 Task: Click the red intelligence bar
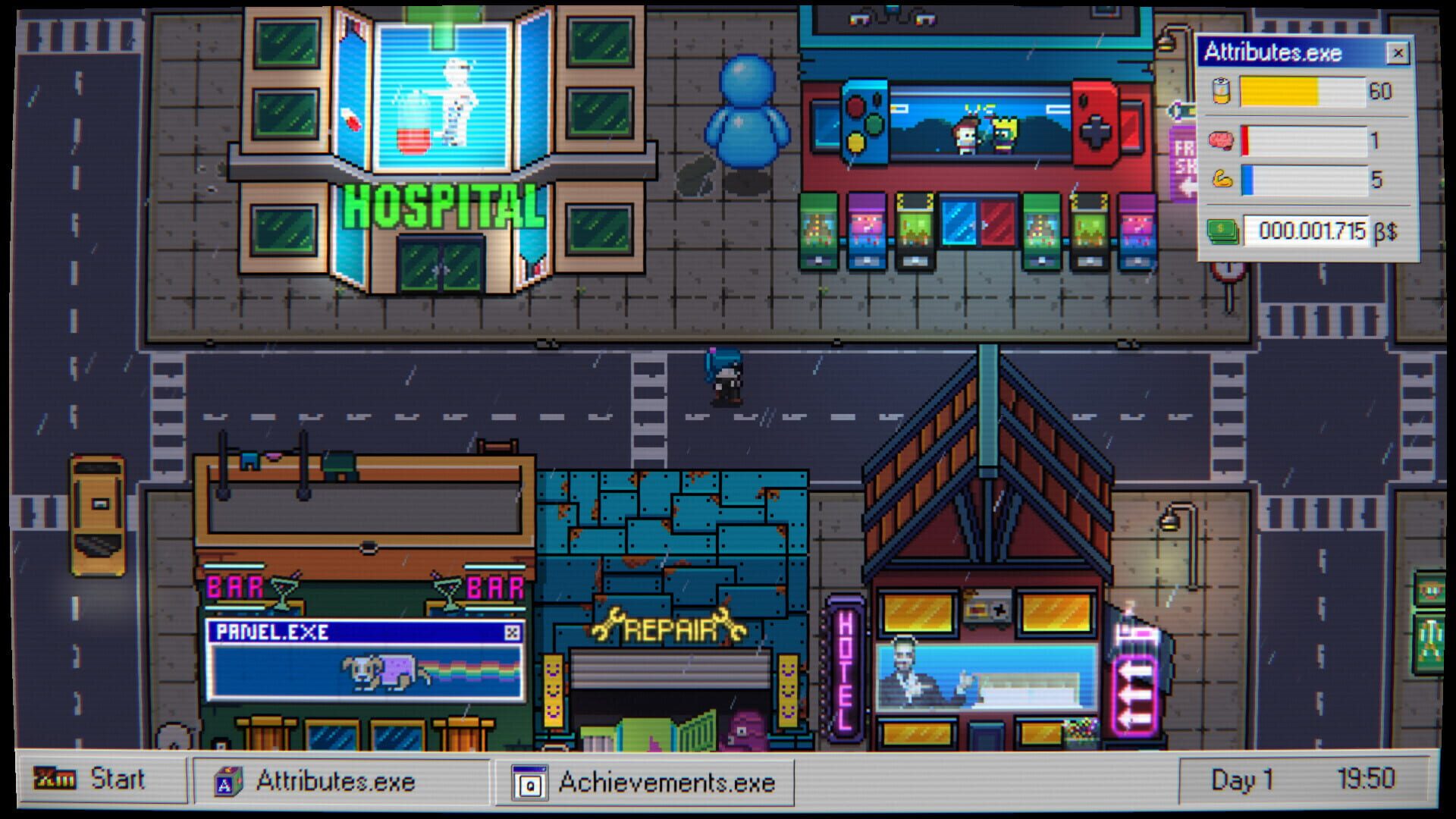click(1251, 141)
